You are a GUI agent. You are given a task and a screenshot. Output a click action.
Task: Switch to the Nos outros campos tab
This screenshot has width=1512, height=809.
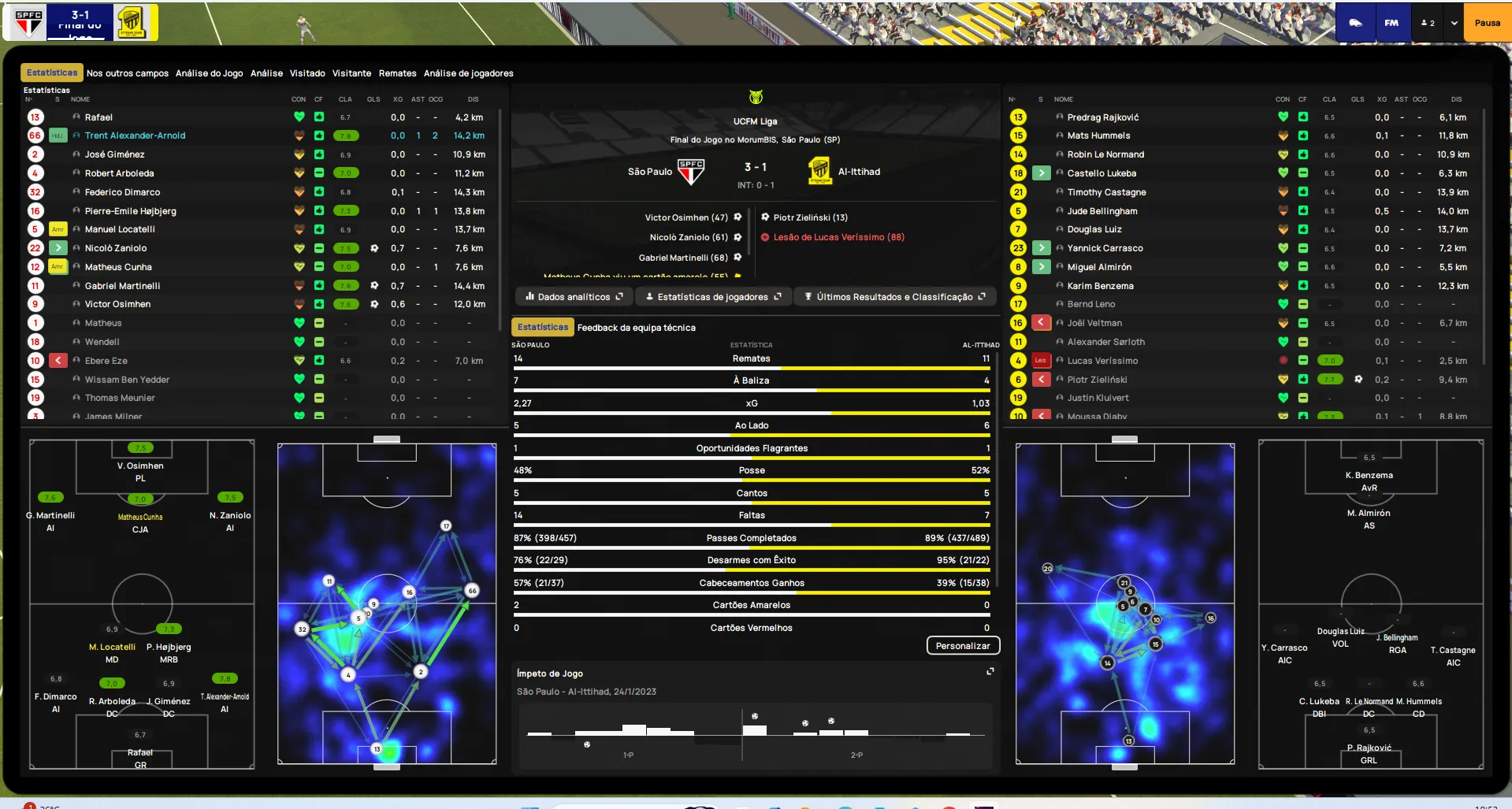pyautogui.click(x=127, y=73)
